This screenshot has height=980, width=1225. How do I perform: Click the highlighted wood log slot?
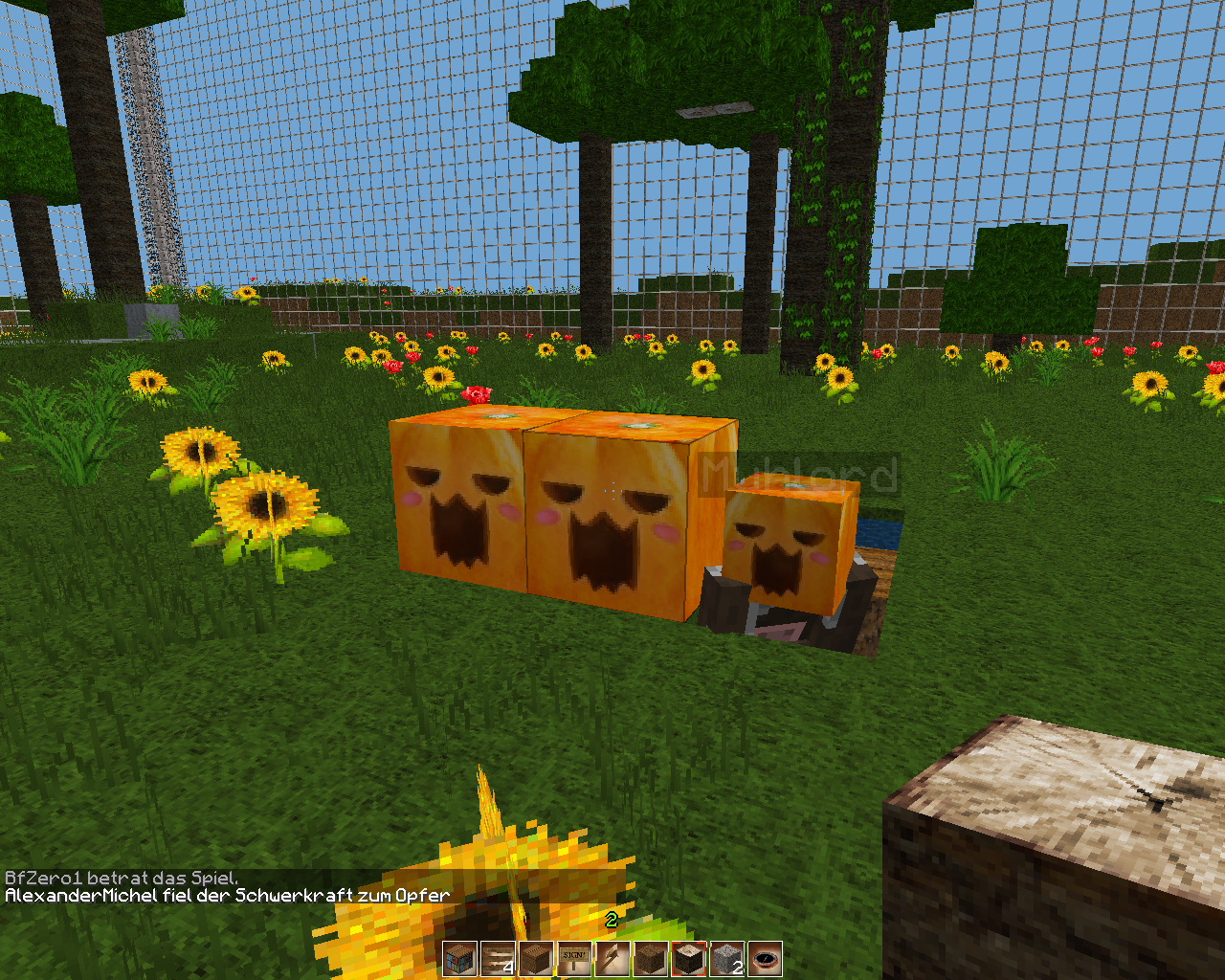[x=689, y=958]
